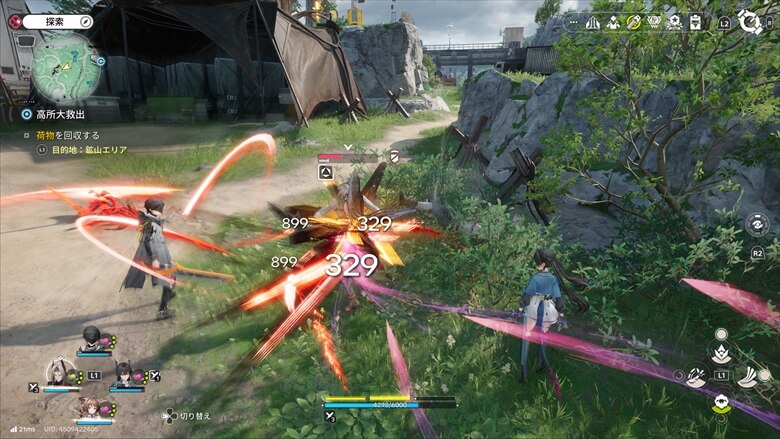Switch to the white-haired party member portrait
Screen dimensions: 780x439
[60, 372]
